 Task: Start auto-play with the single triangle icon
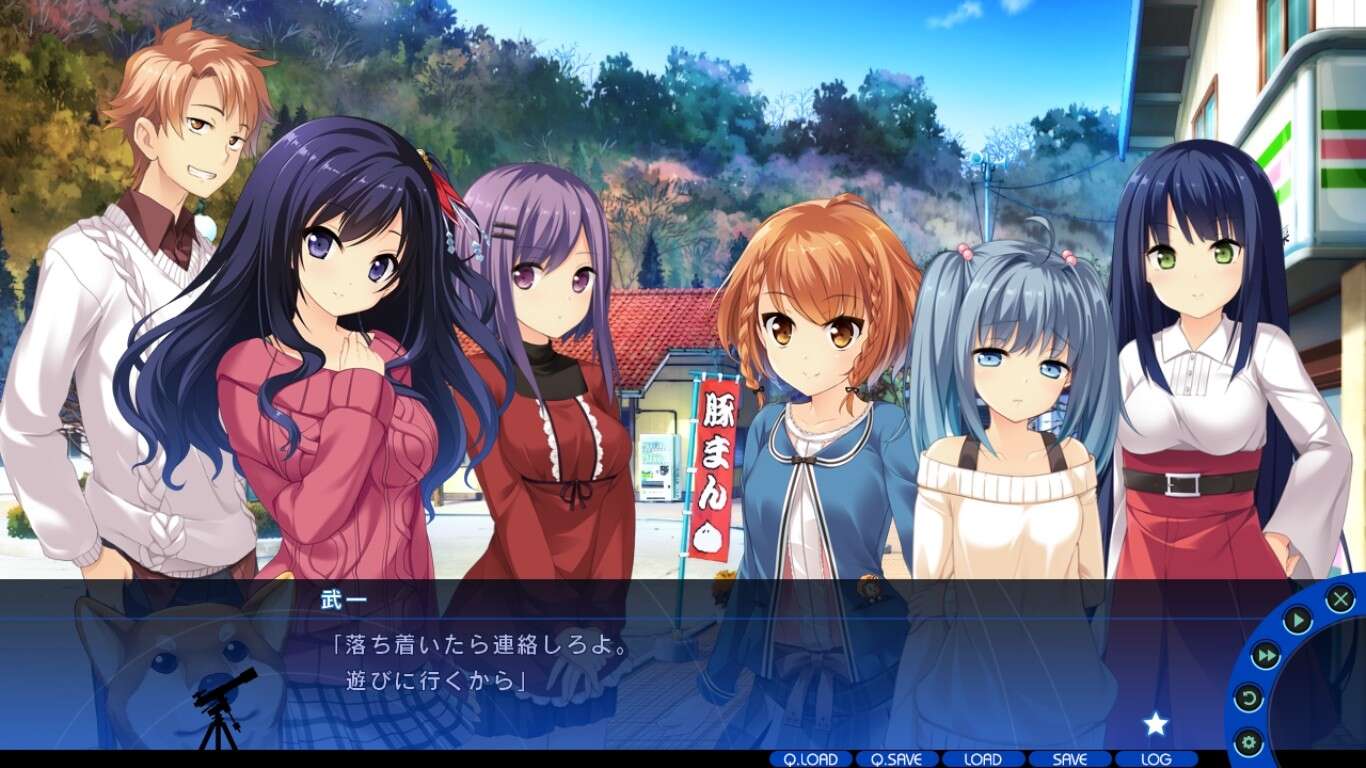(x=1297, y=620)
